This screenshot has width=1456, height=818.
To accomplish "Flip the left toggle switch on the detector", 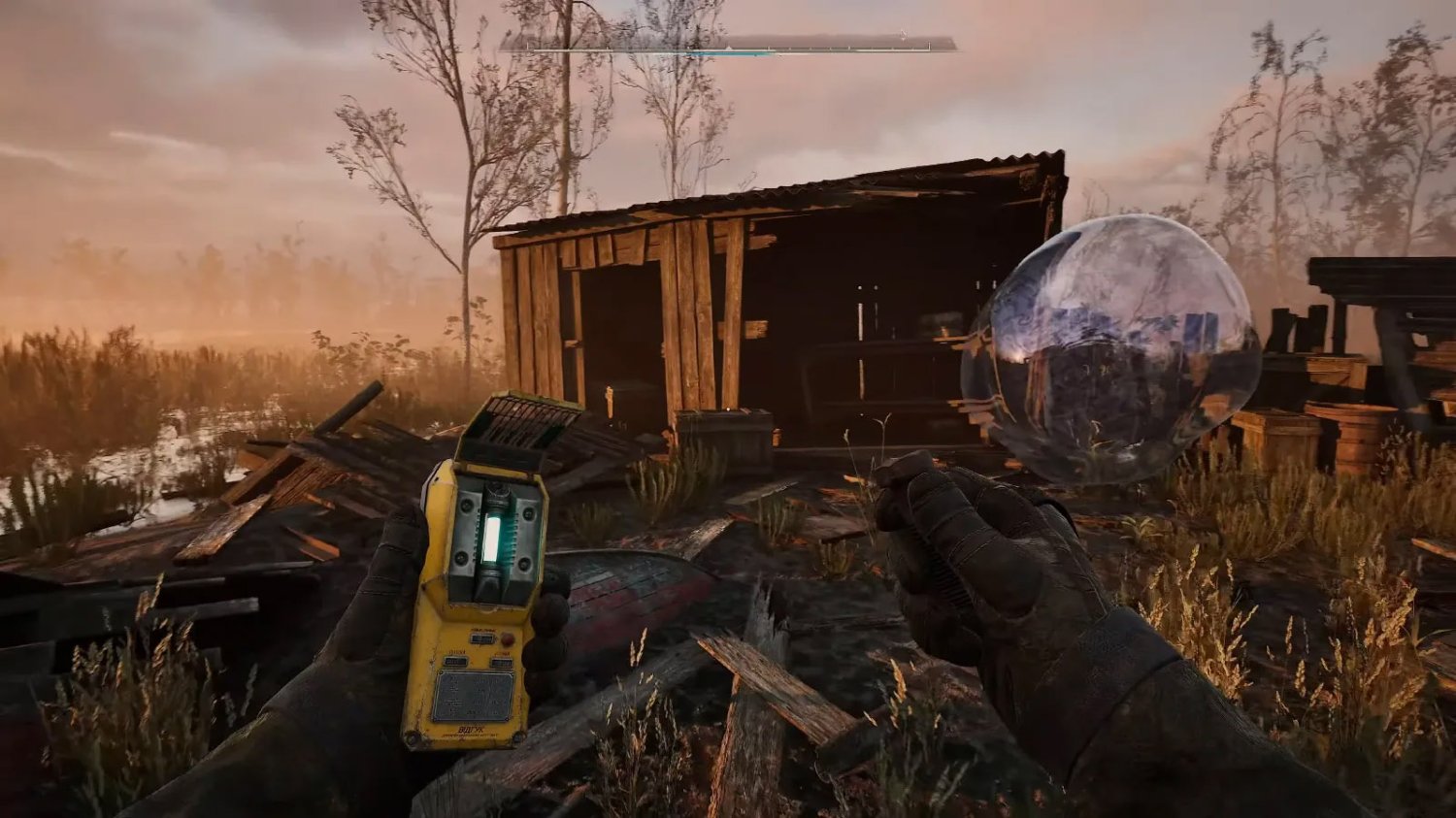I will tap(456, 661).
